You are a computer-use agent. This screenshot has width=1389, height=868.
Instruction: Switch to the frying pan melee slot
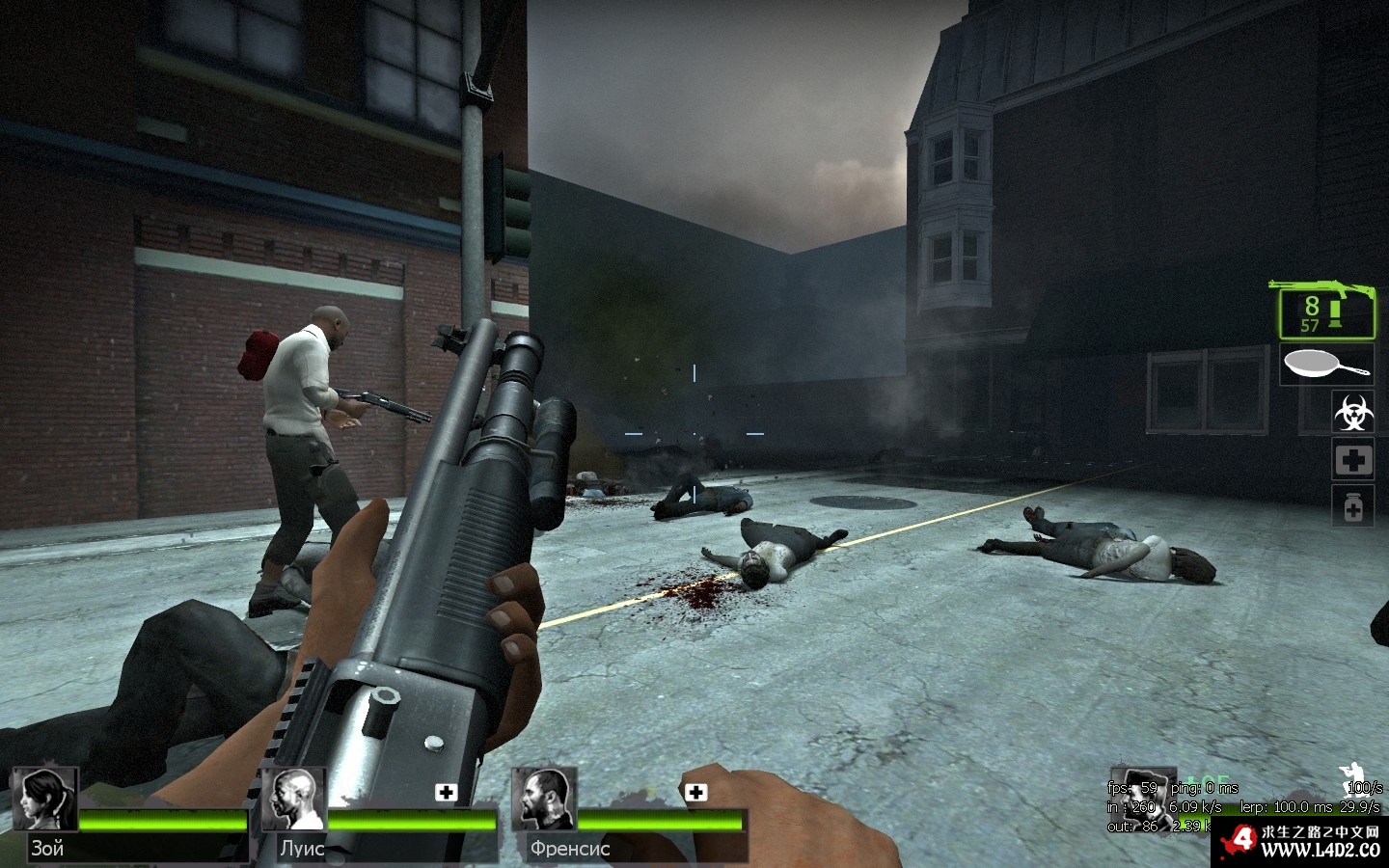click(1326, 366)
